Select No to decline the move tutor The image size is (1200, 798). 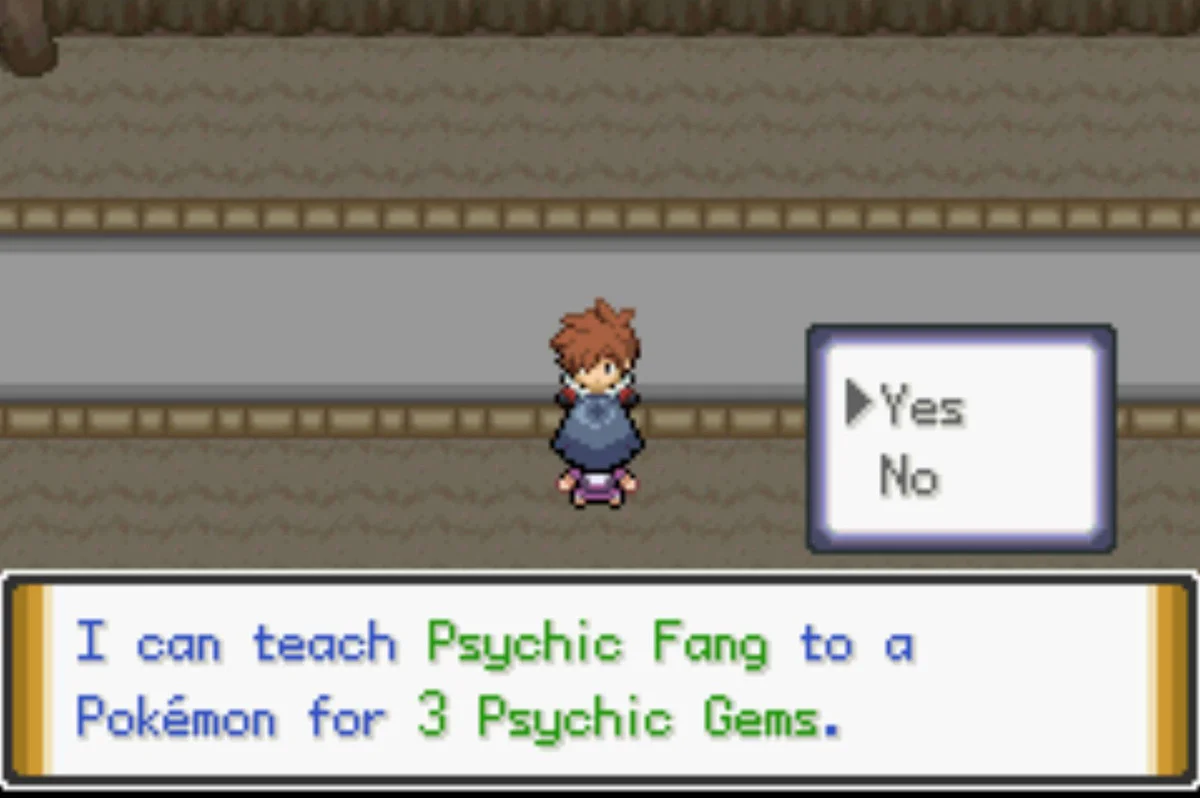coord(908,477)
